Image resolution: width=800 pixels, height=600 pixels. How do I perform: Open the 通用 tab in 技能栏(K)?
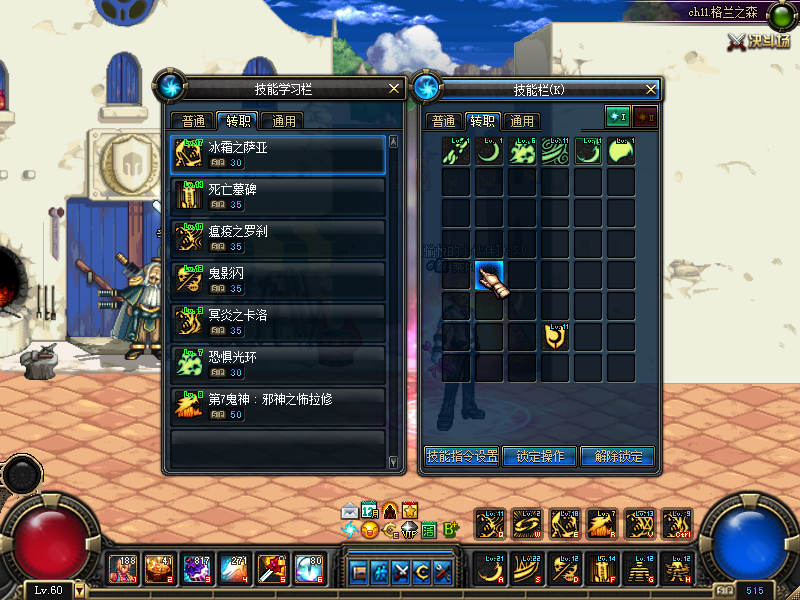click(x=521, y=121)
